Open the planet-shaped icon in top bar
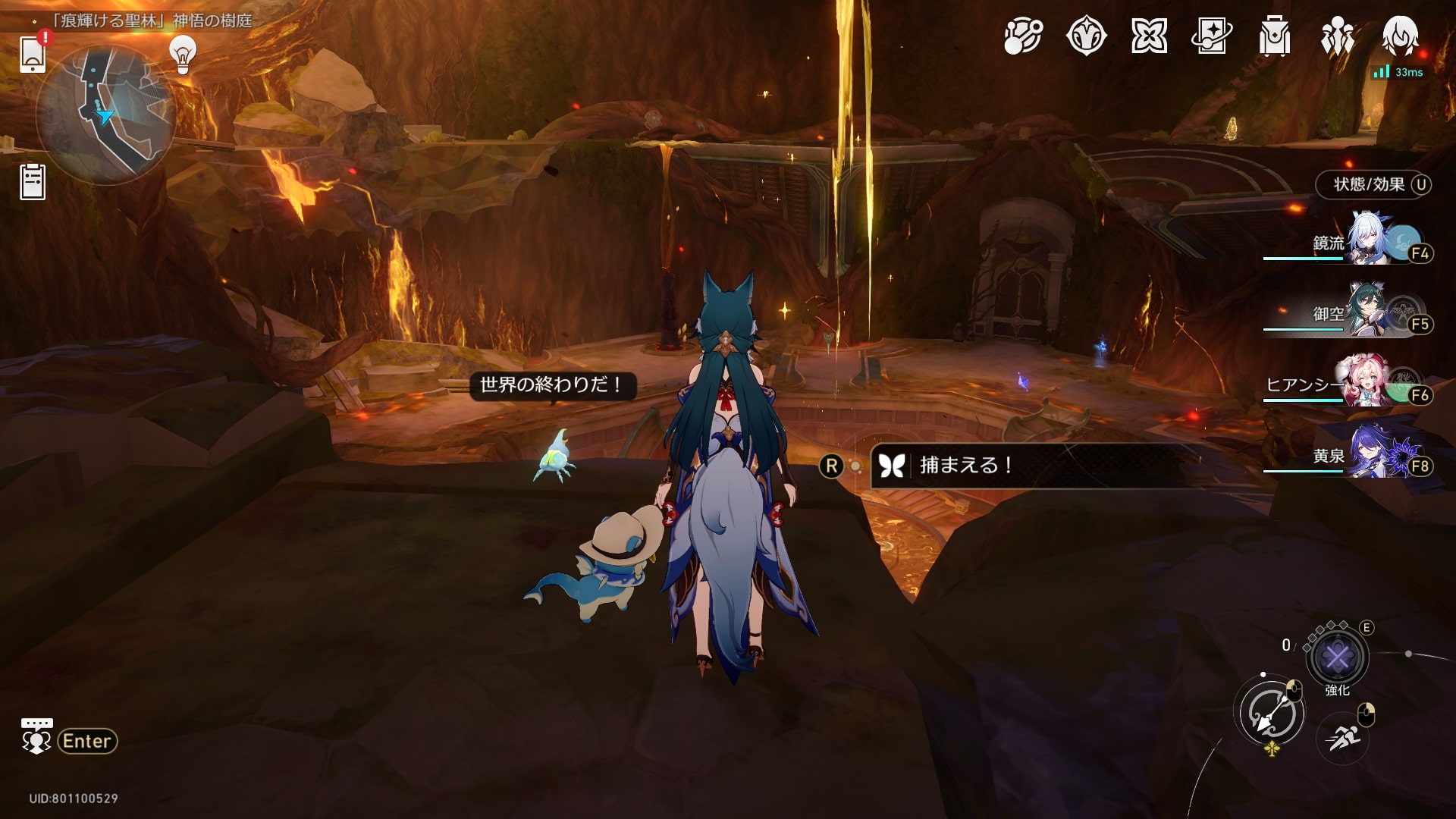This screenshot has width=1456, height=819. 1023,36
